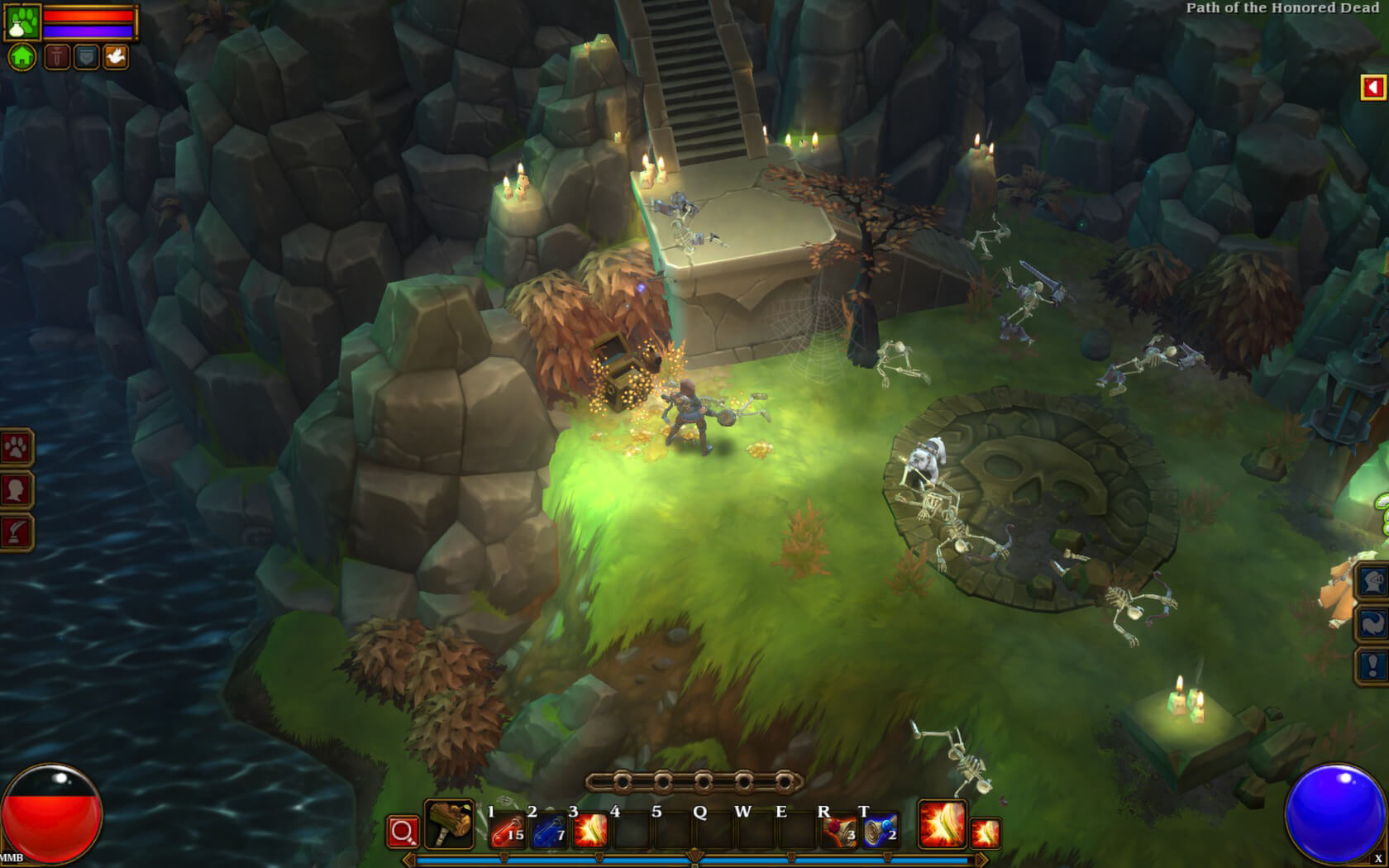Click the experience bar at the screen bottom
1389x868 pixels.
[694, 861]
